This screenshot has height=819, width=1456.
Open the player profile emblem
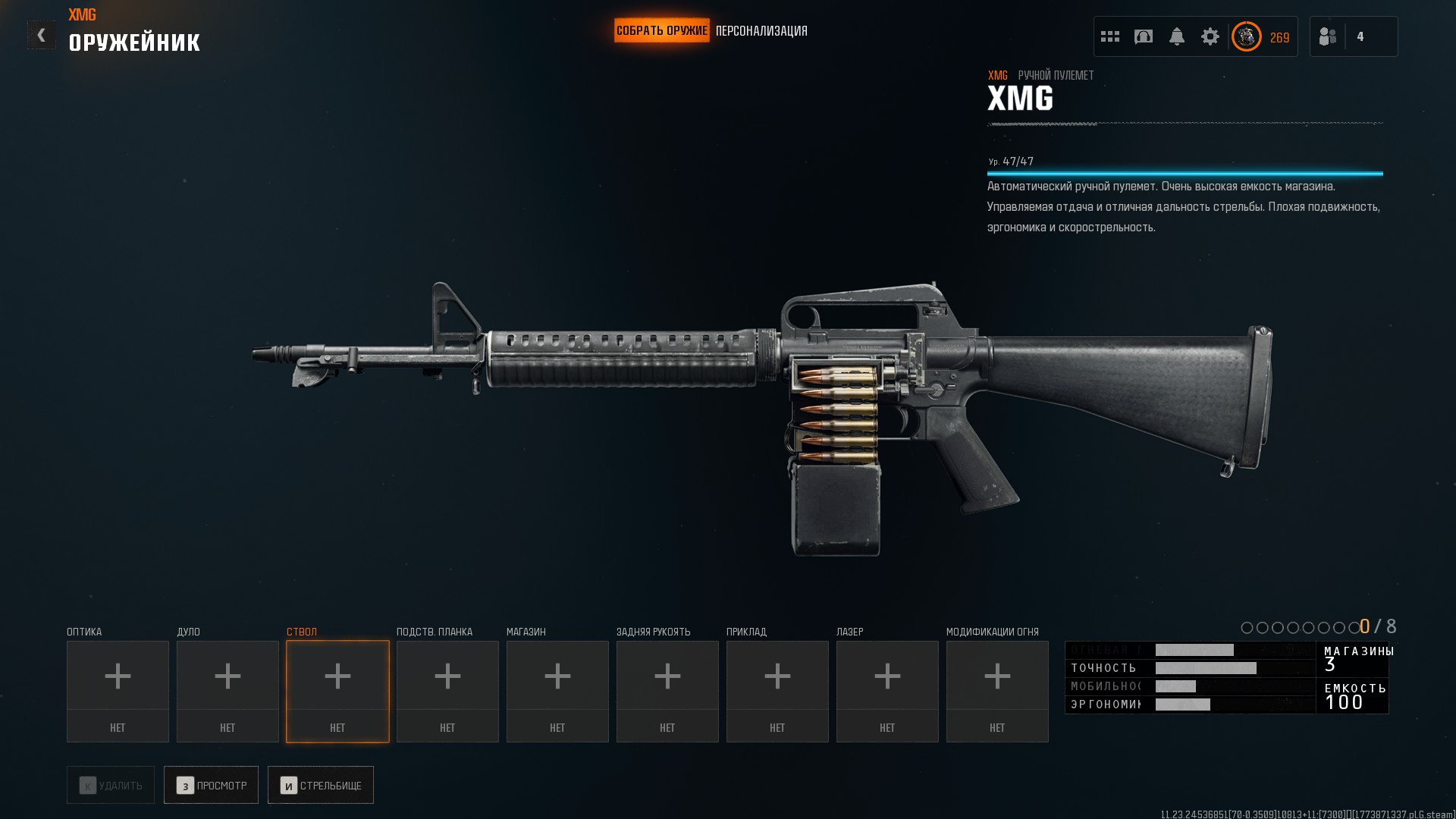coord(1246,36)
